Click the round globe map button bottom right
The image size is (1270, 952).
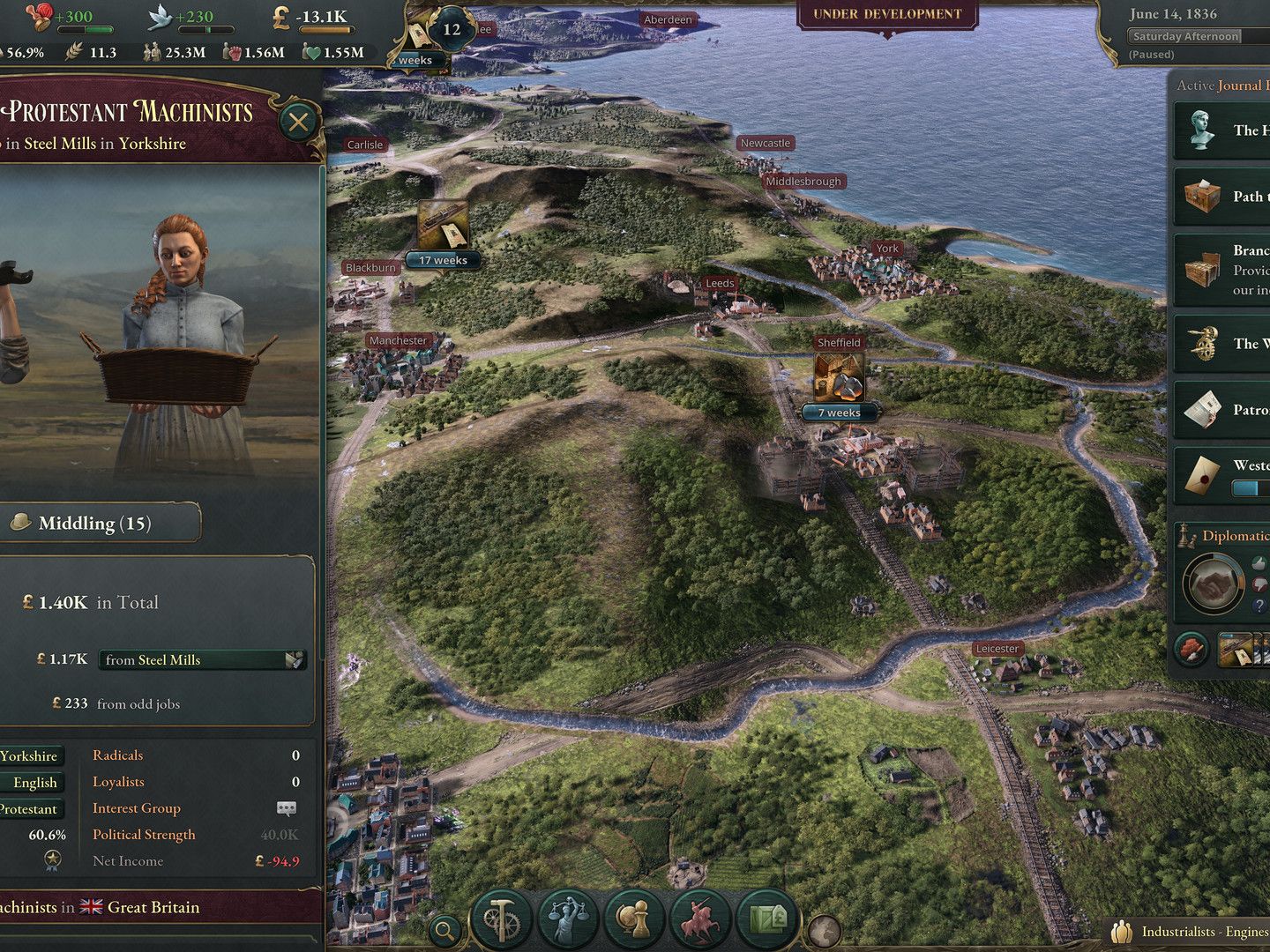(825, 929)
